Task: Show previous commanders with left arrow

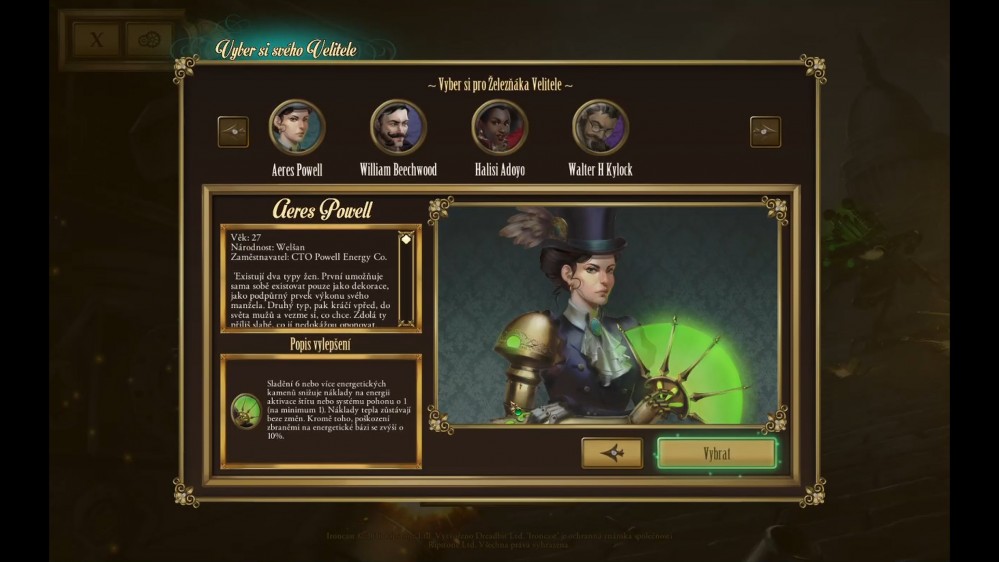Action: (233, 131)
